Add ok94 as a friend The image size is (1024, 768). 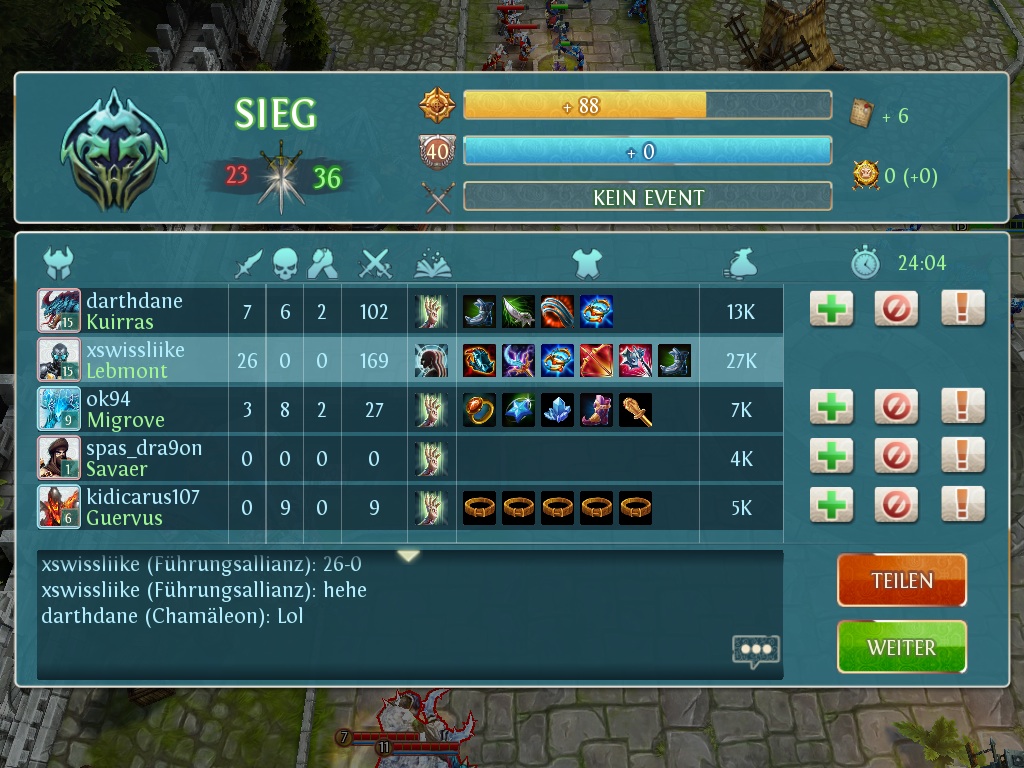pyautogui.click(x=831, y=407)
